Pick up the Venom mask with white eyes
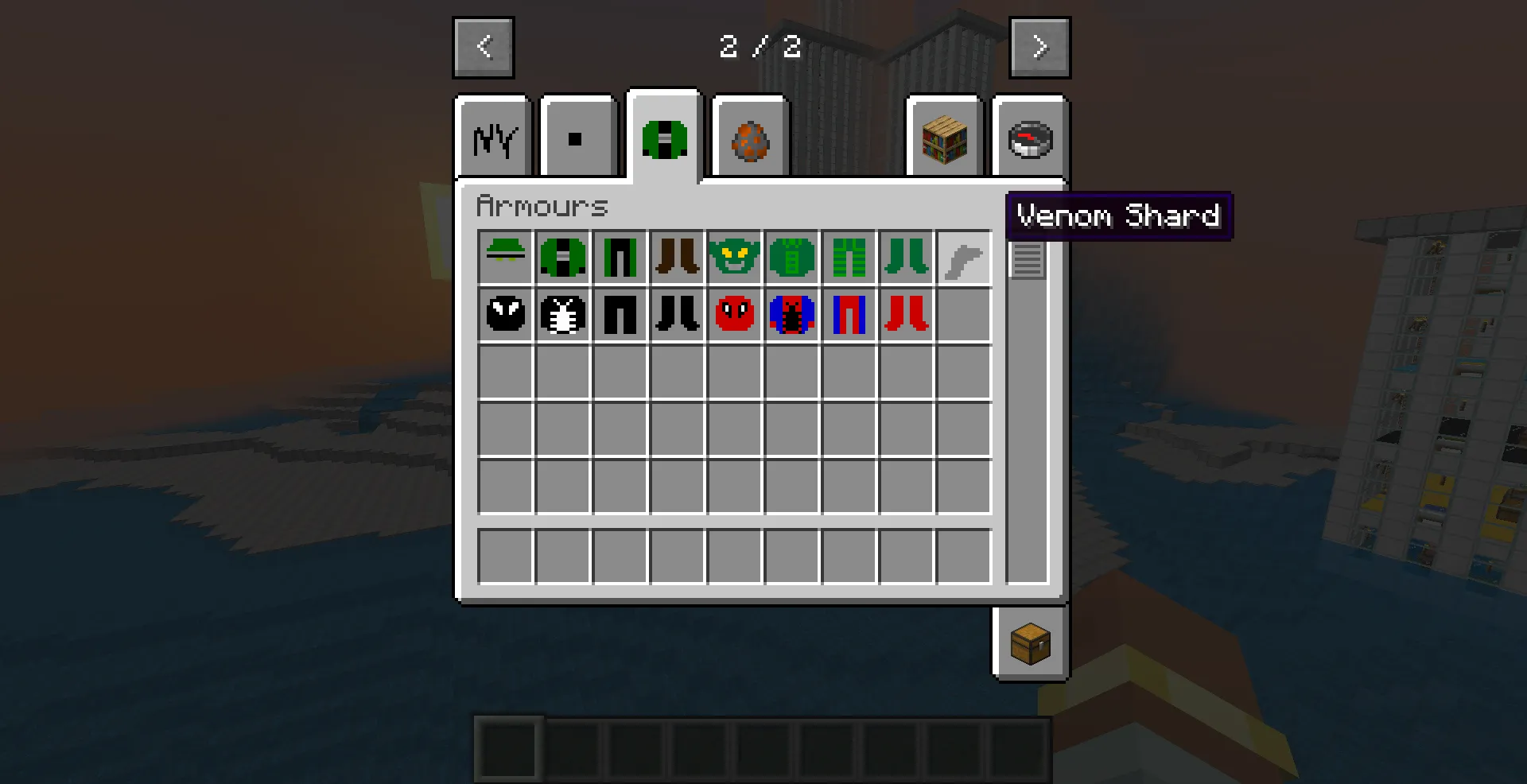1527x784 pixels. 505,315
